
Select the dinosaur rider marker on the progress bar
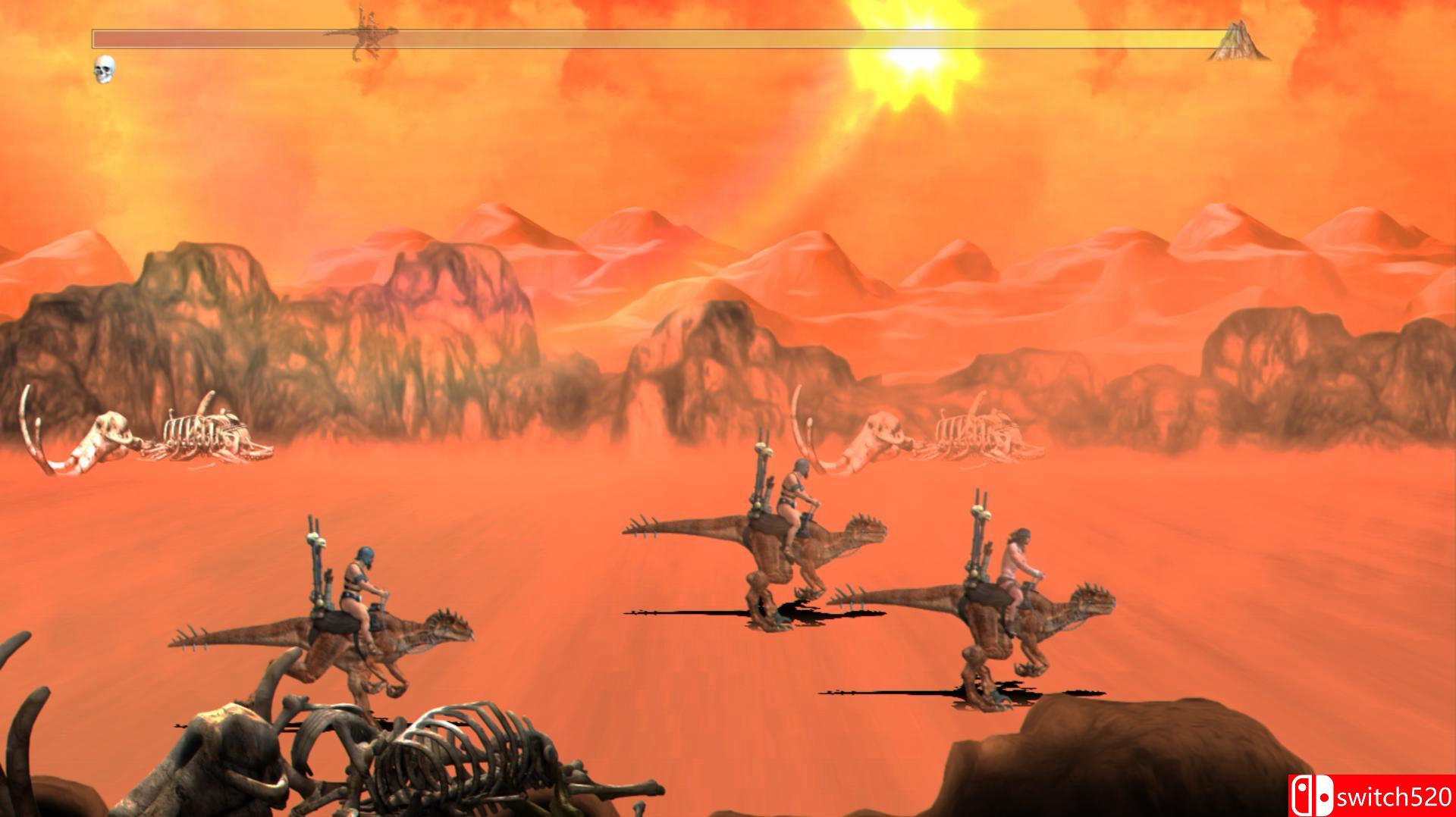364,34
